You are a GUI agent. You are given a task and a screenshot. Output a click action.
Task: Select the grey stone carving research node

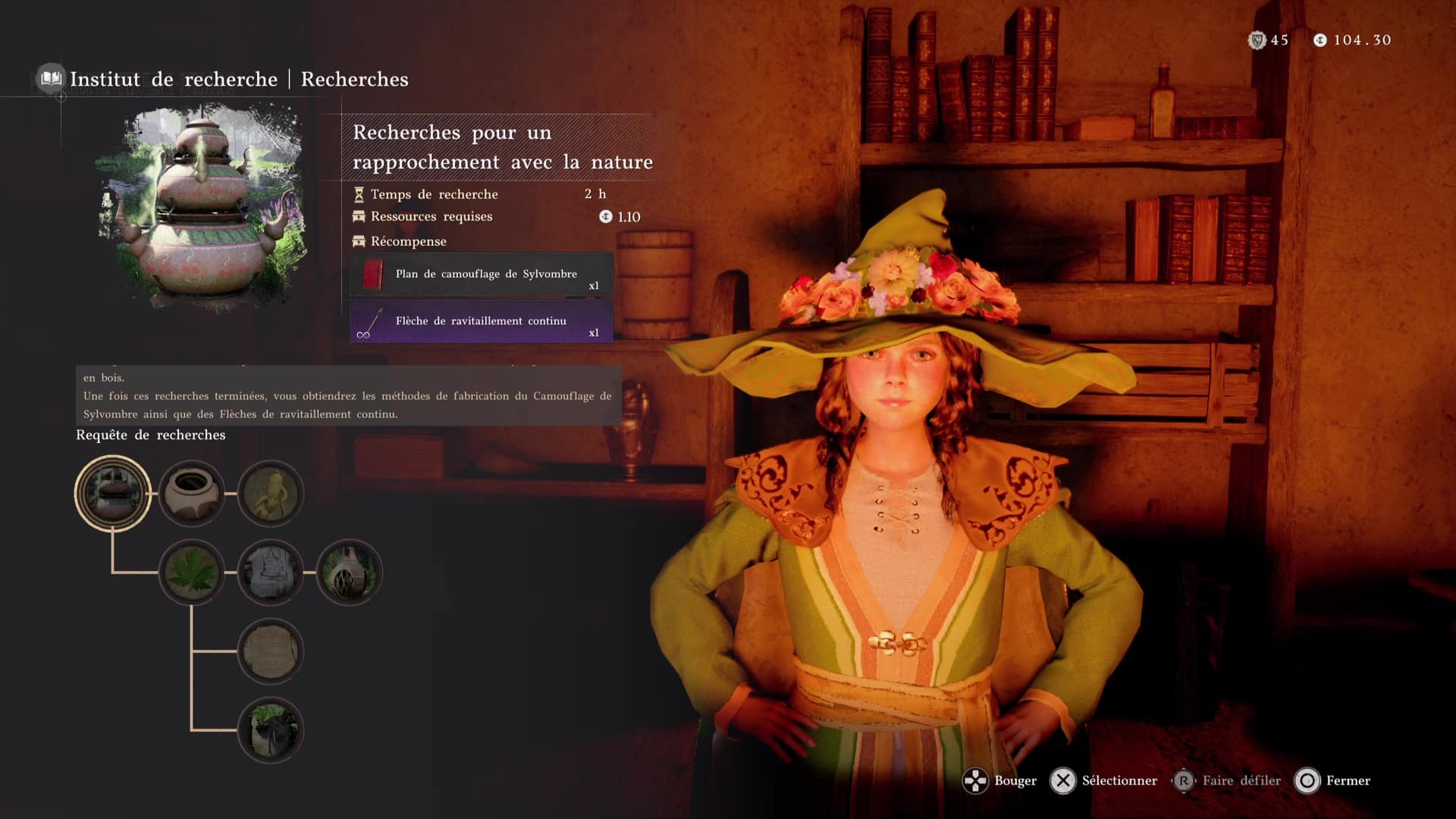[271, 573]
